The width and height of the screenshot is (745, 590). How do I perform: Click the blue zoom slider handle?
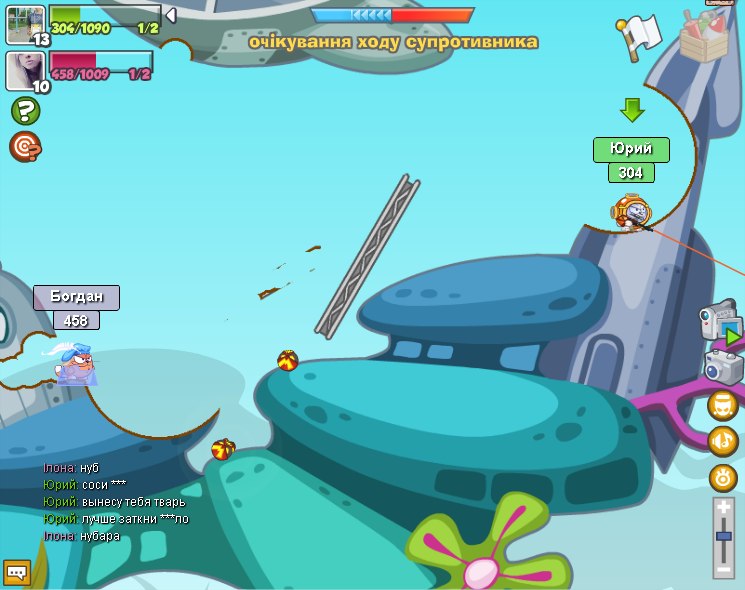[x=724, y=537]
